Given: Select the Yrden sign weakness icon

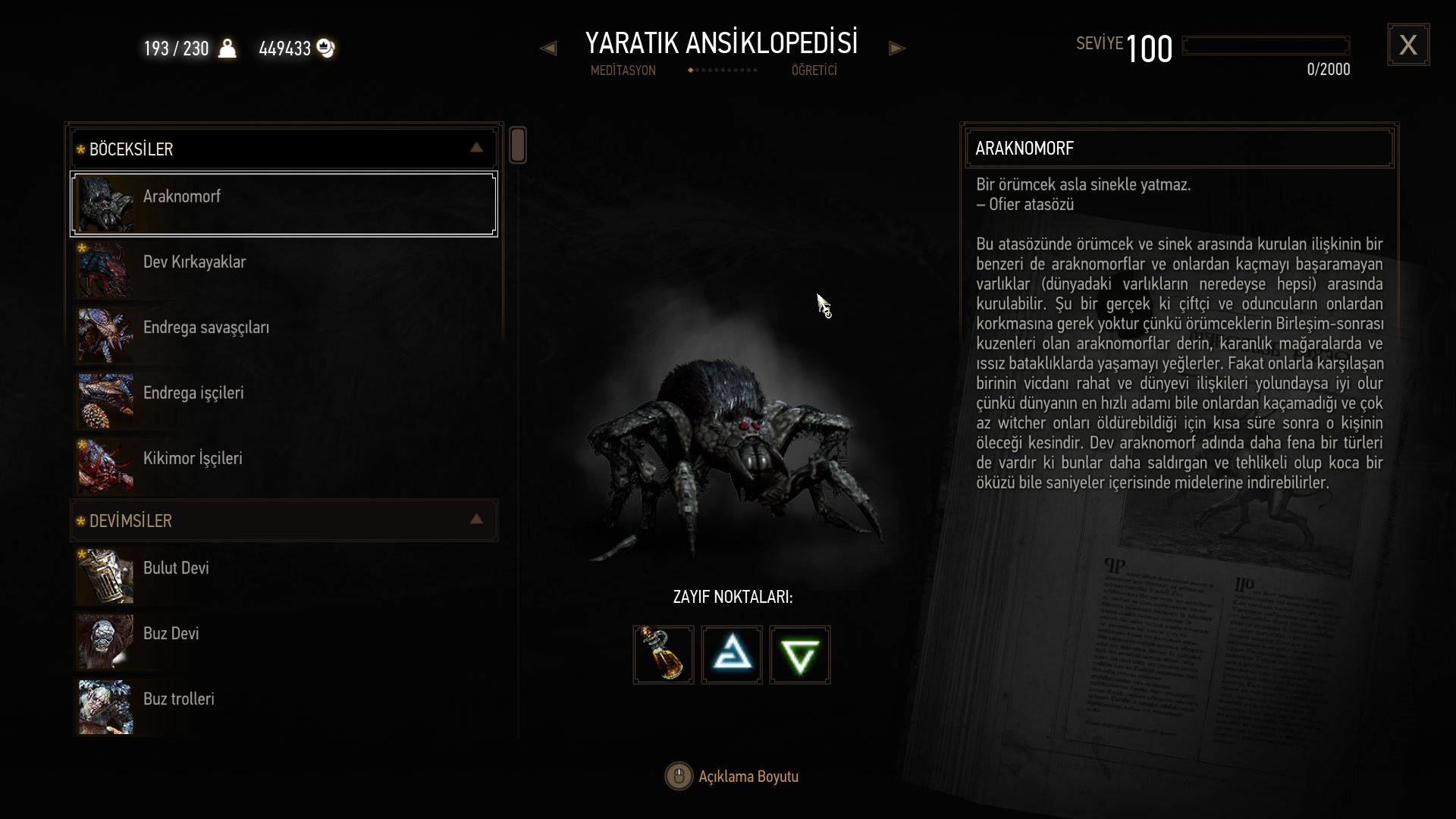Looking at the screenshot, I should coord(800,654).
